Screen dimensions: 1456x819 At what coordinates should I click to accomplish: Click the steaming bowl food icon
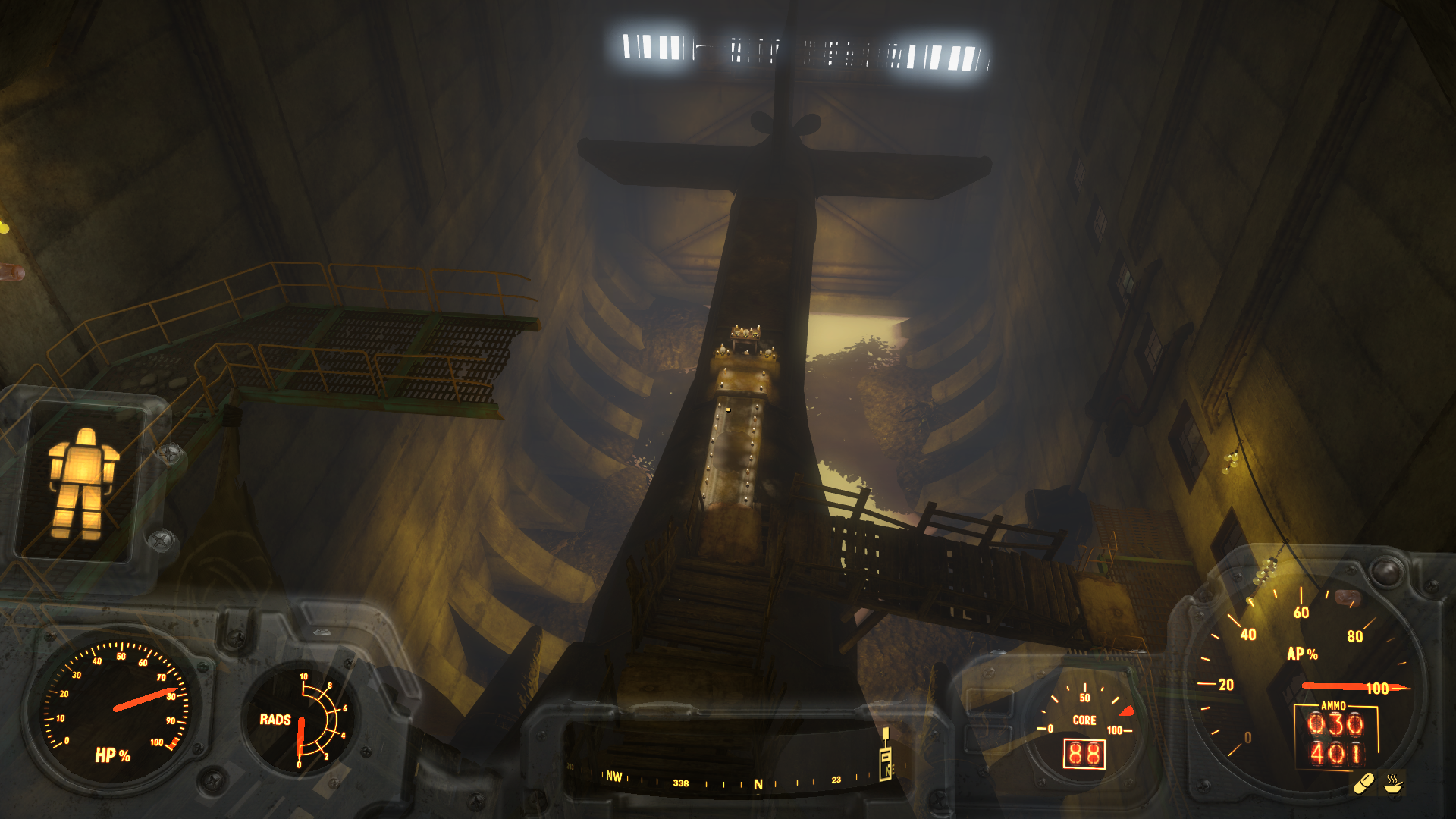click(x=1393, y=783)
